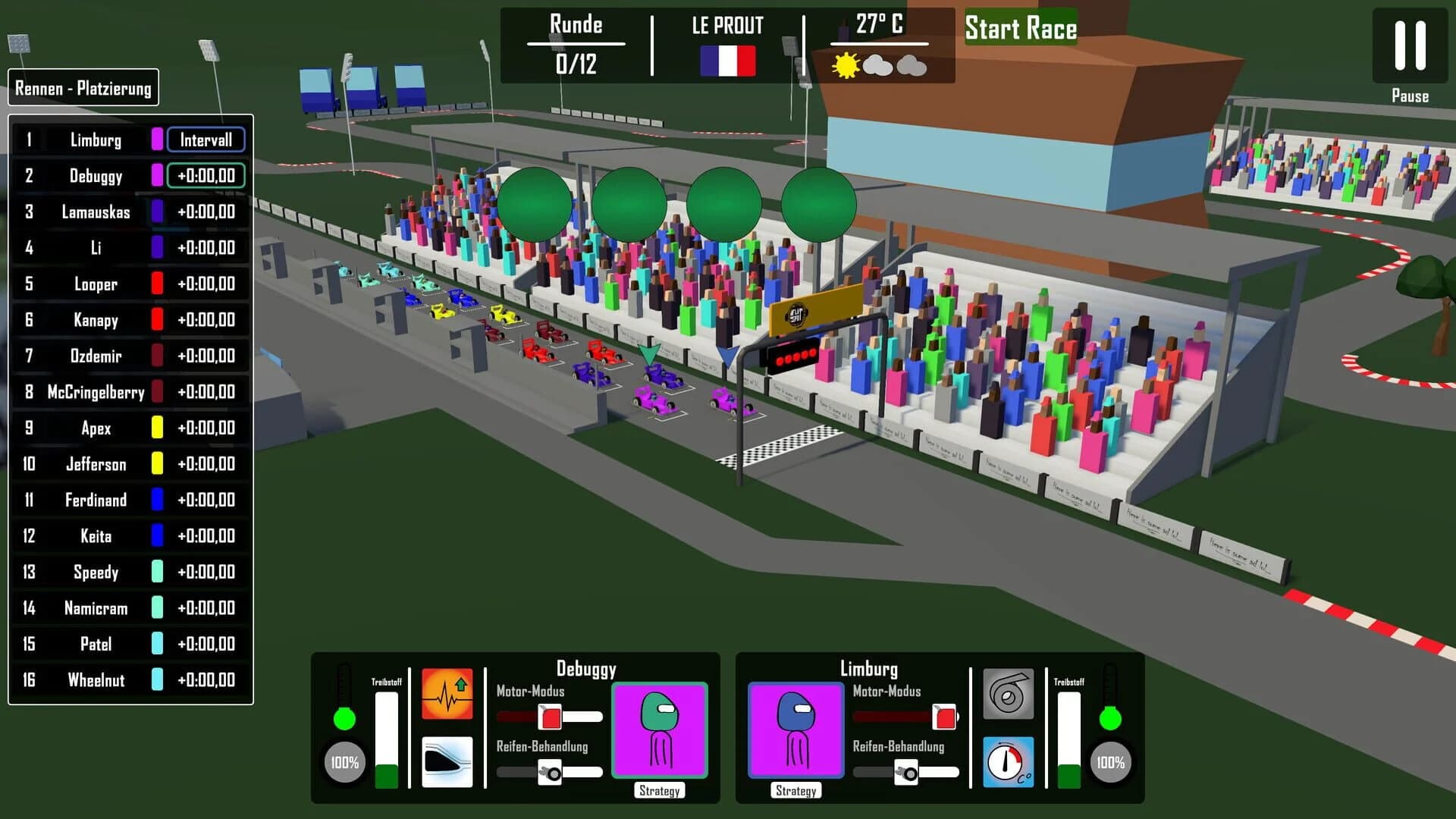Open the tire compound icon in Limburg's panel

point(1009,694)
